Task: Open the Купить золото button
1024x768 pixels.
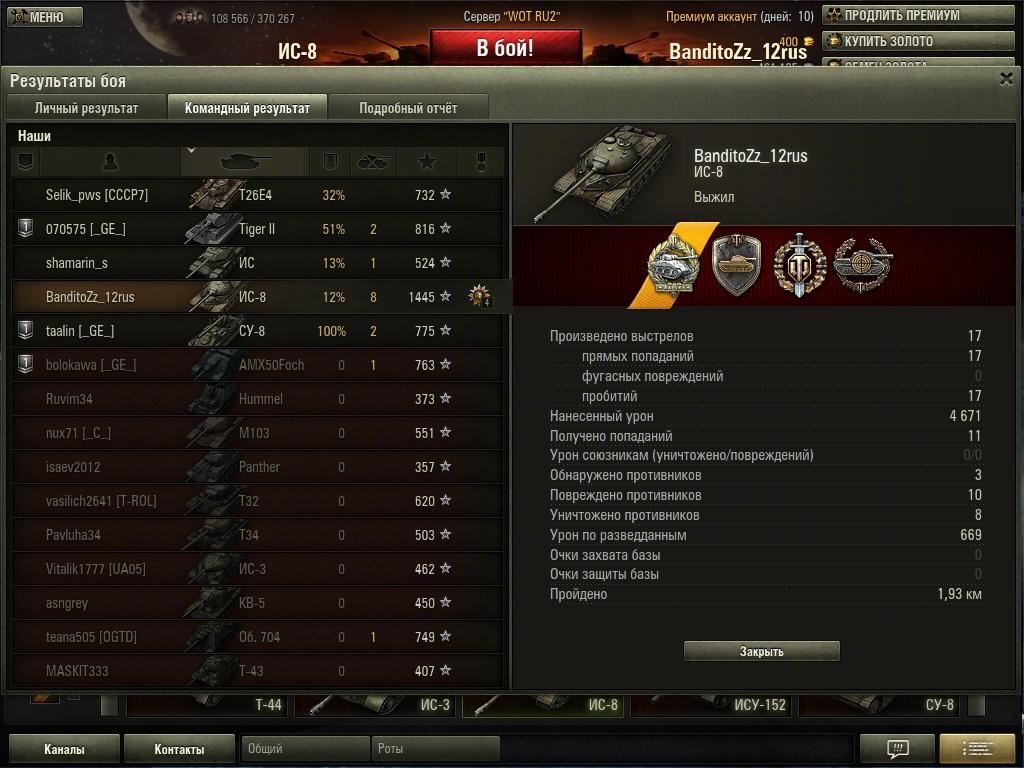Action: [x=917, y=41]
